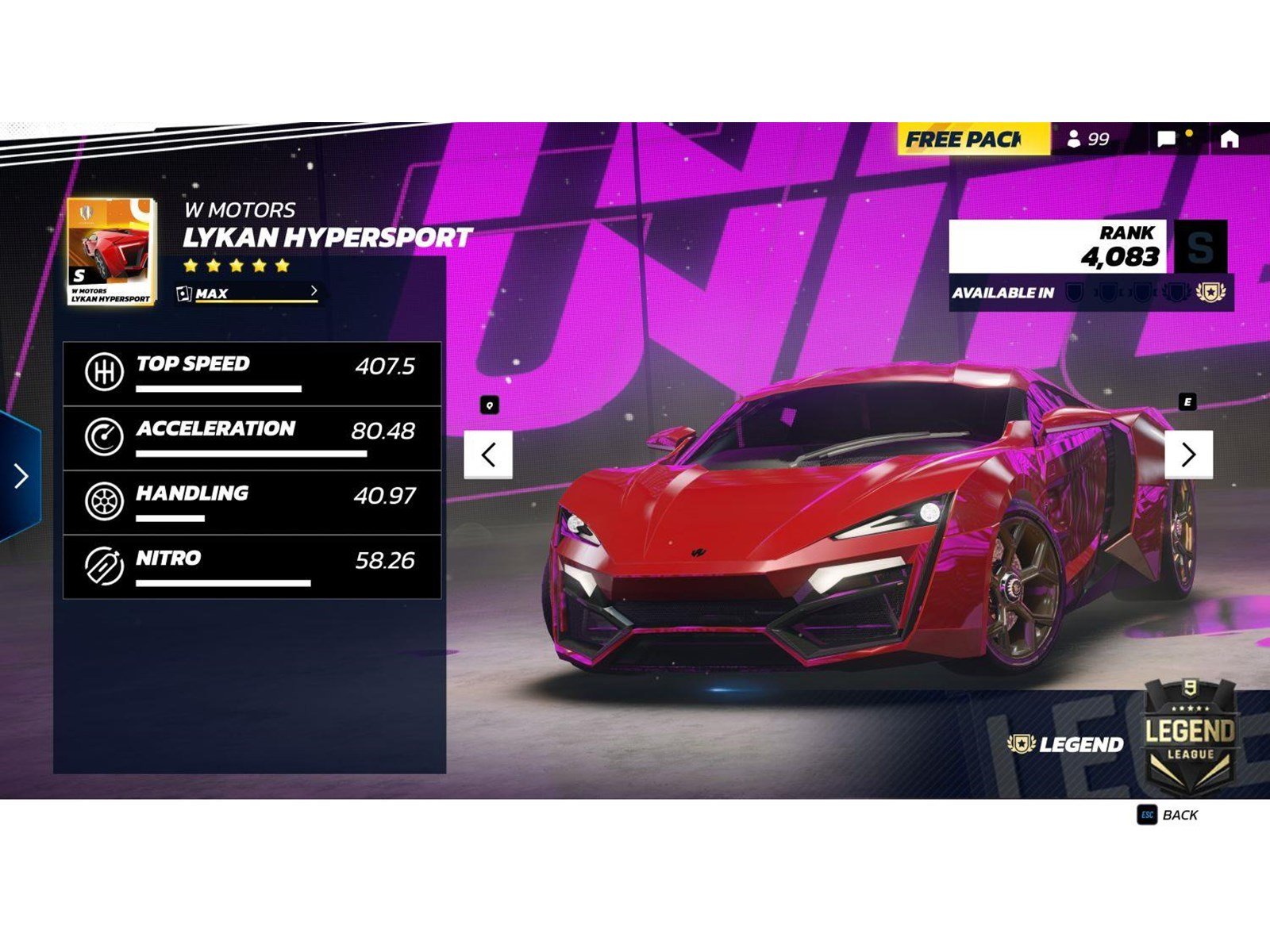Viewport: 1270px width, 952px height.
Task: Click the left arrow to view previous car
Action: 487,454
